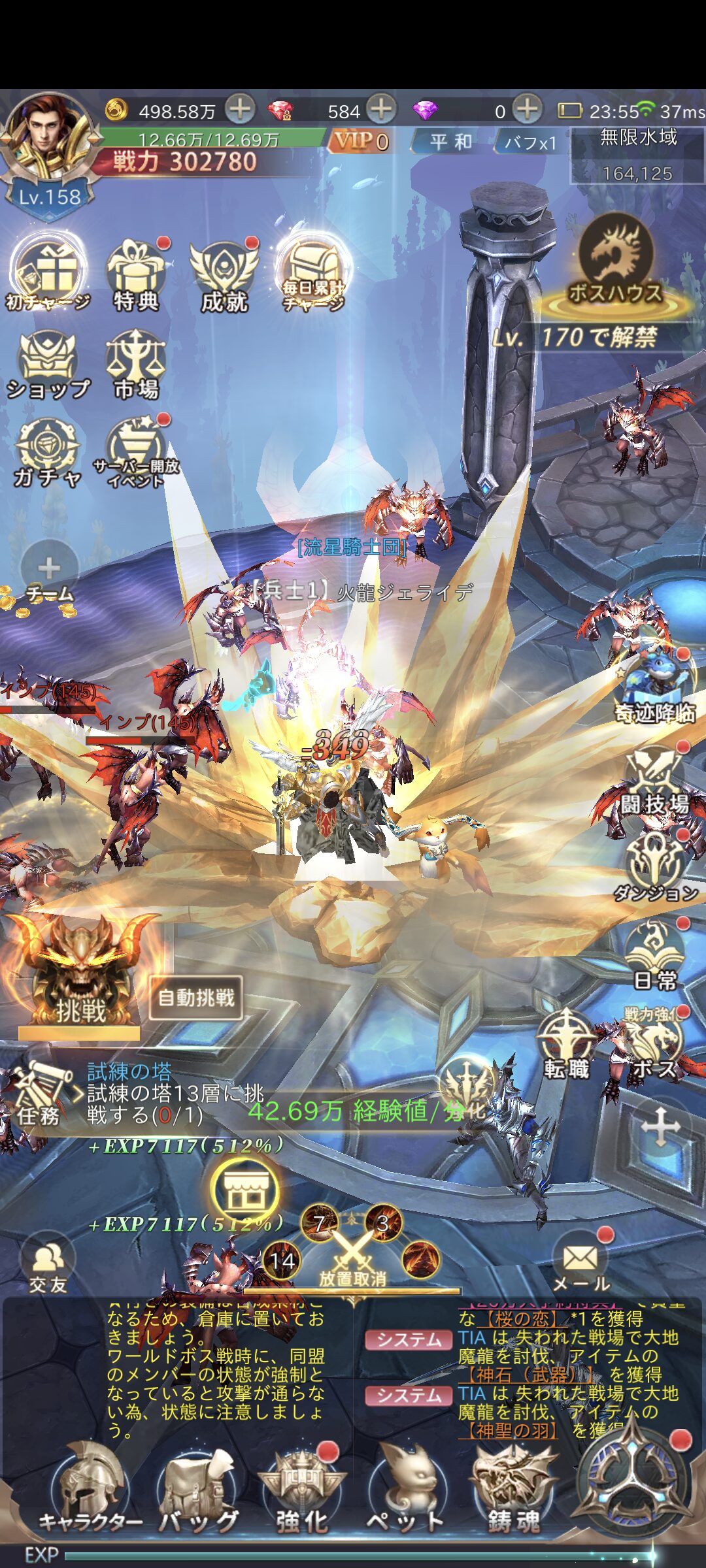Cancel idle mode with 放置取消
Screen dimensions: 706x1568
tap(352, 1258)
